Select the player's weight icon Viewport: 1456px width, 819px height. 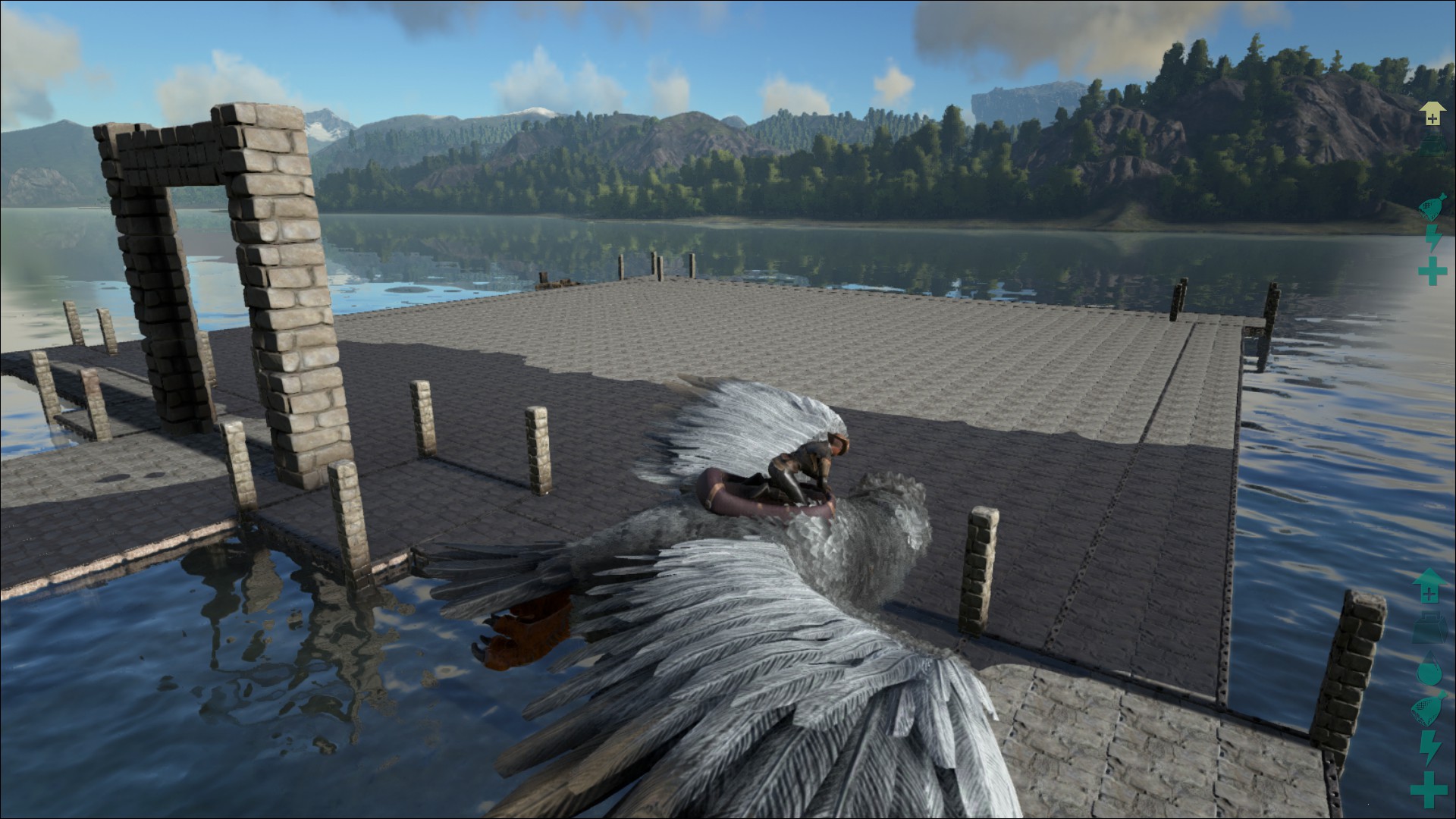[1429, 629]
